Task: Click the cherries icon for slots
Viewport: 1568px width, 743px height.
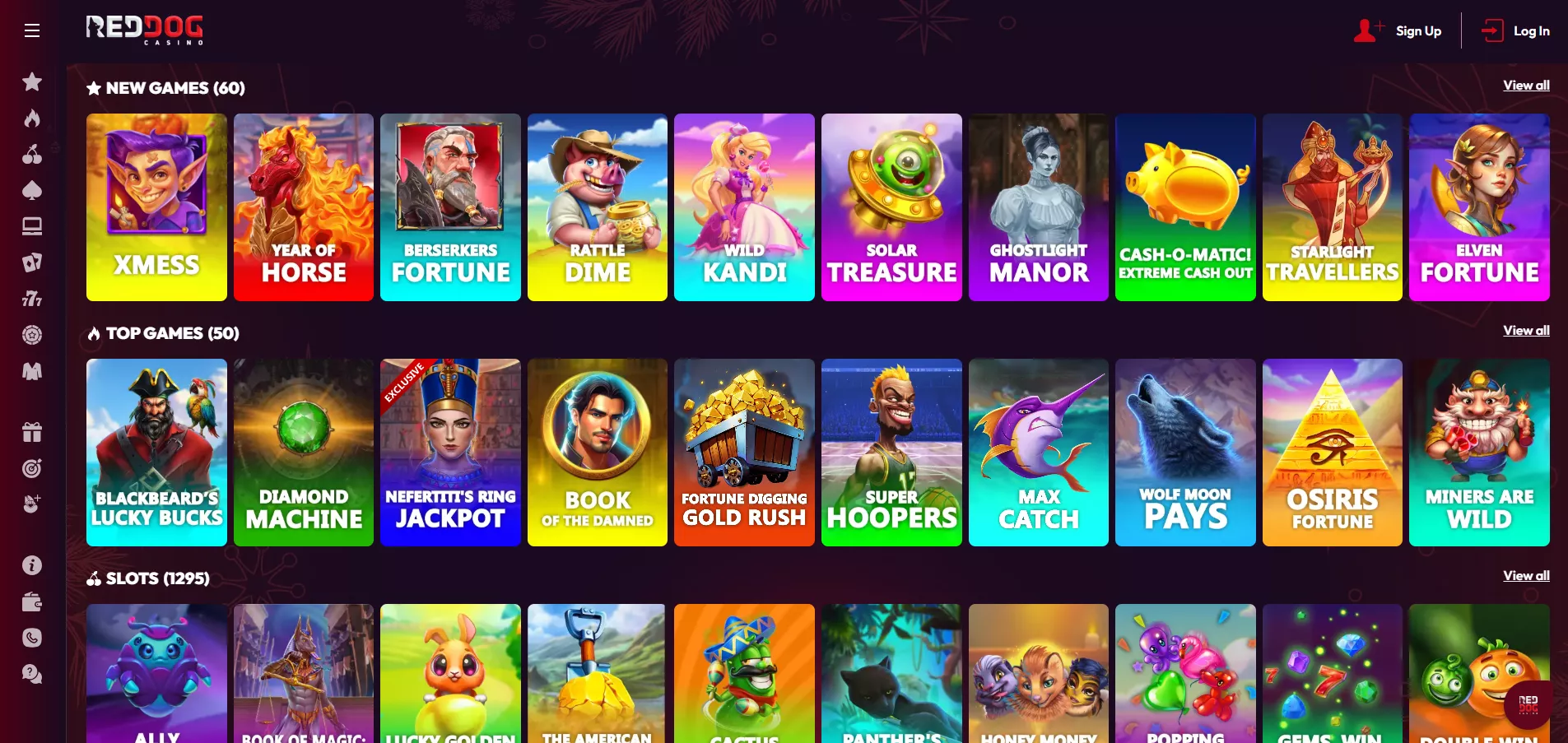Action: (32, 155)
